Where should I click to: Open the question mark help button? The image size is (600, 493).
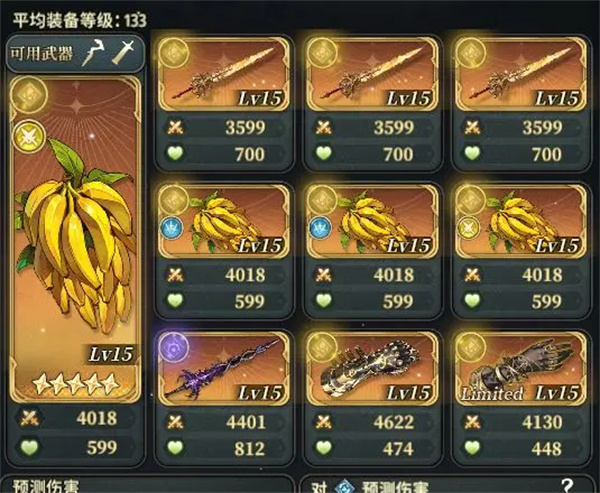[567, 485]
